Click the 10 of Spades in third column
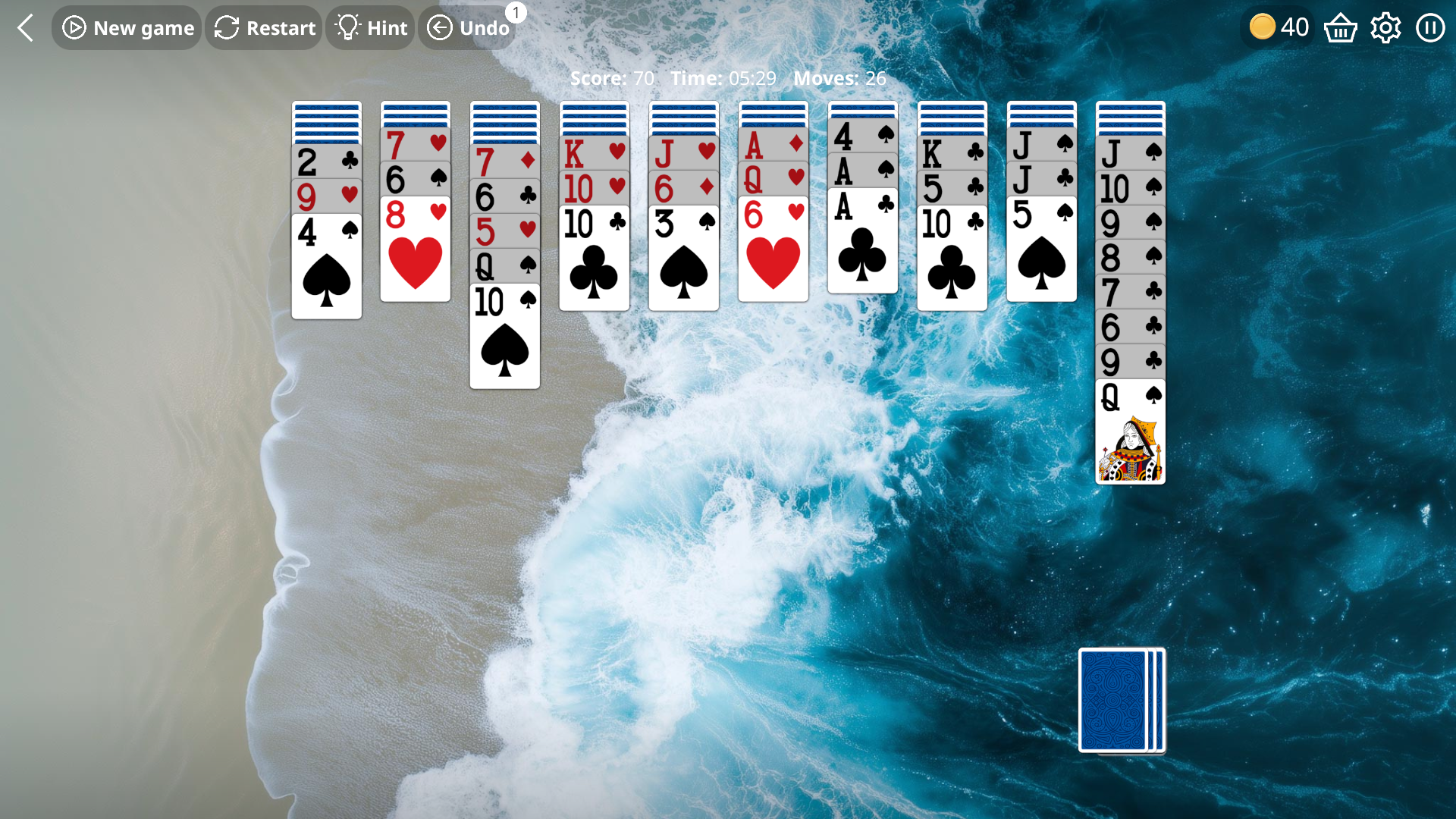Screen dimensions: 1456x819 [504, 337]
